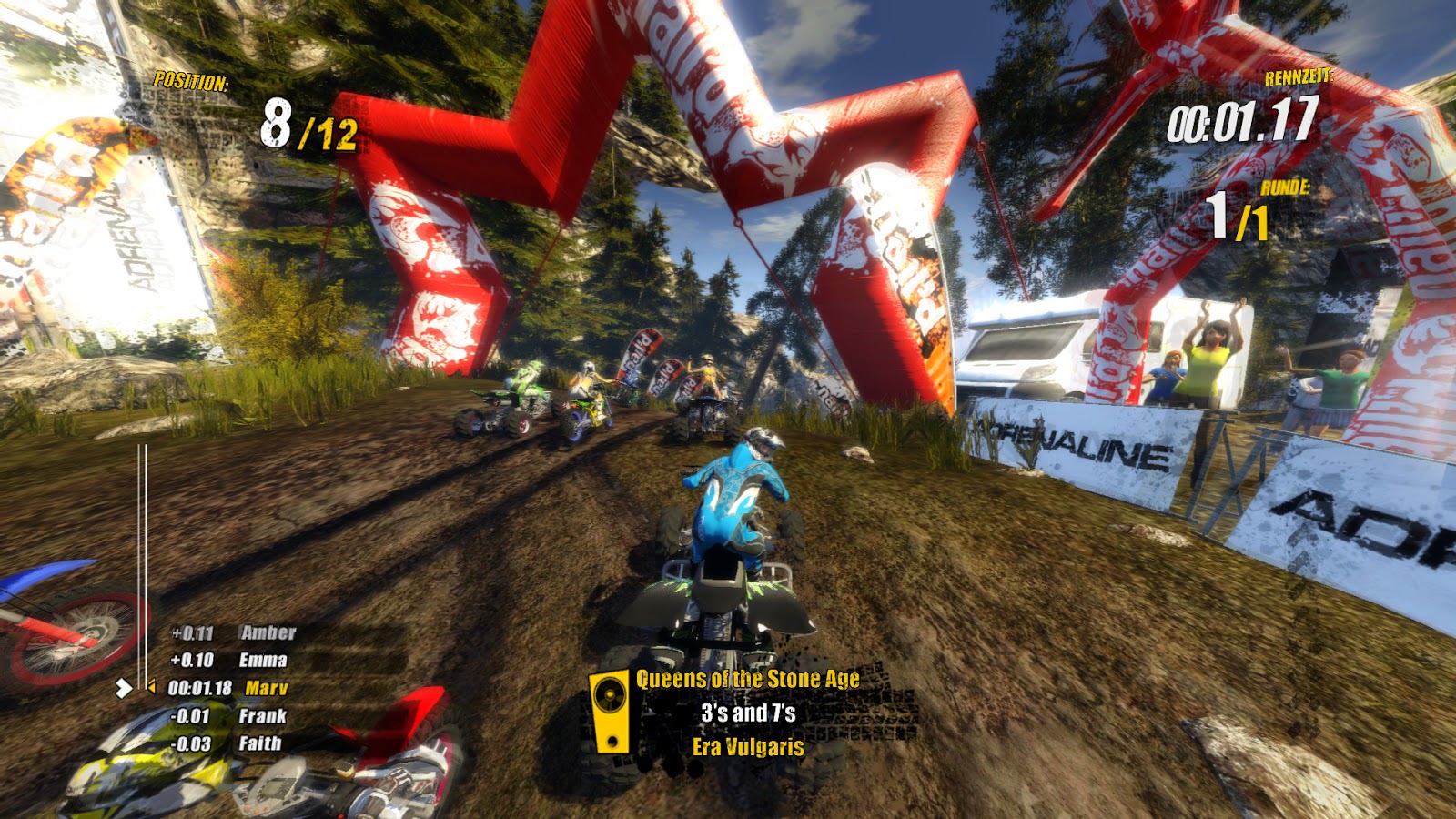Viewport: 1456px width, 819px height.
Task: Select Emma in the race standings list
Action: point(262,661)
